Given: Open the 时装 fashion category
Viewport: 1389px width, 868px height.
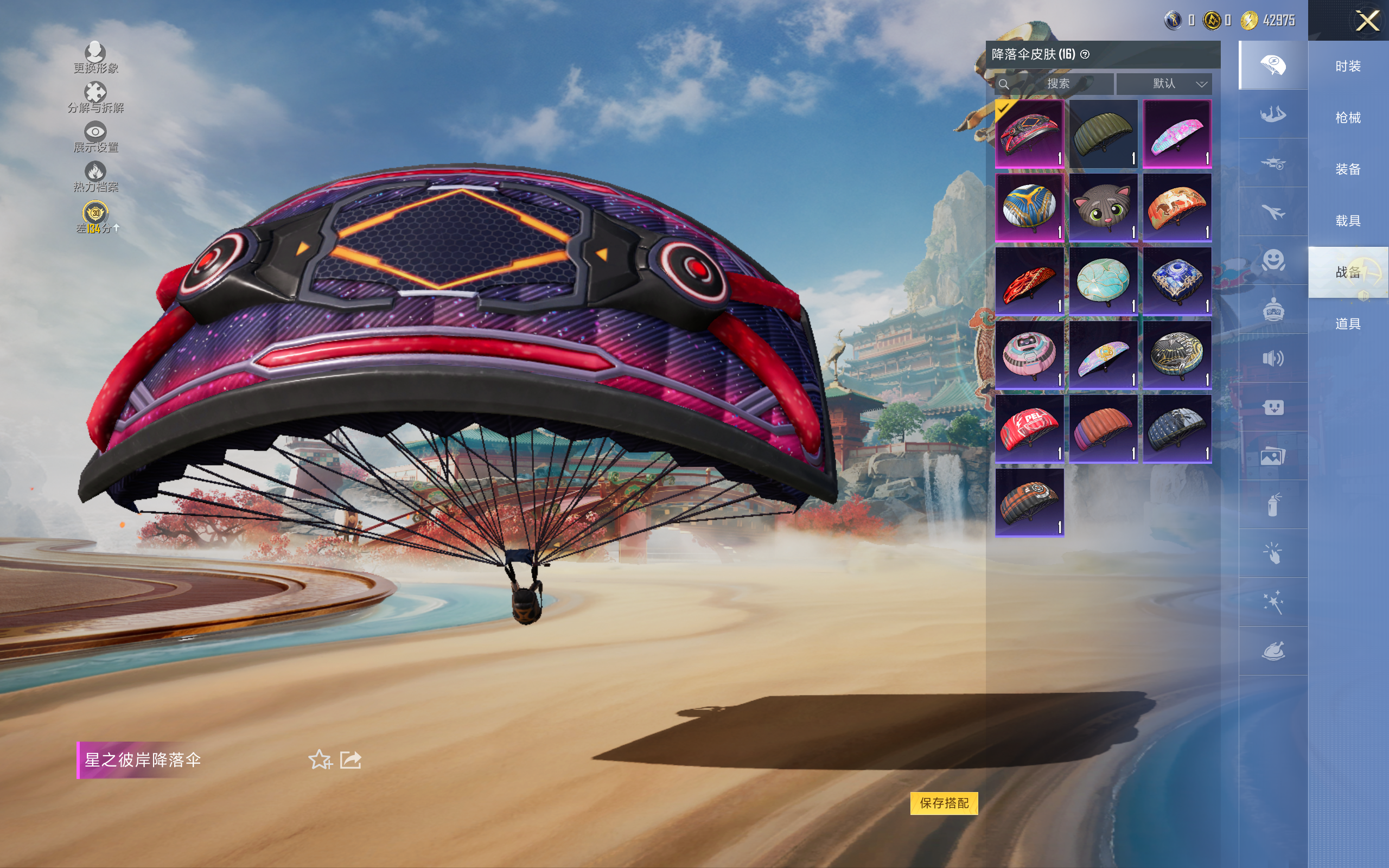Looking at the screenshot, I should (1348, 66).
